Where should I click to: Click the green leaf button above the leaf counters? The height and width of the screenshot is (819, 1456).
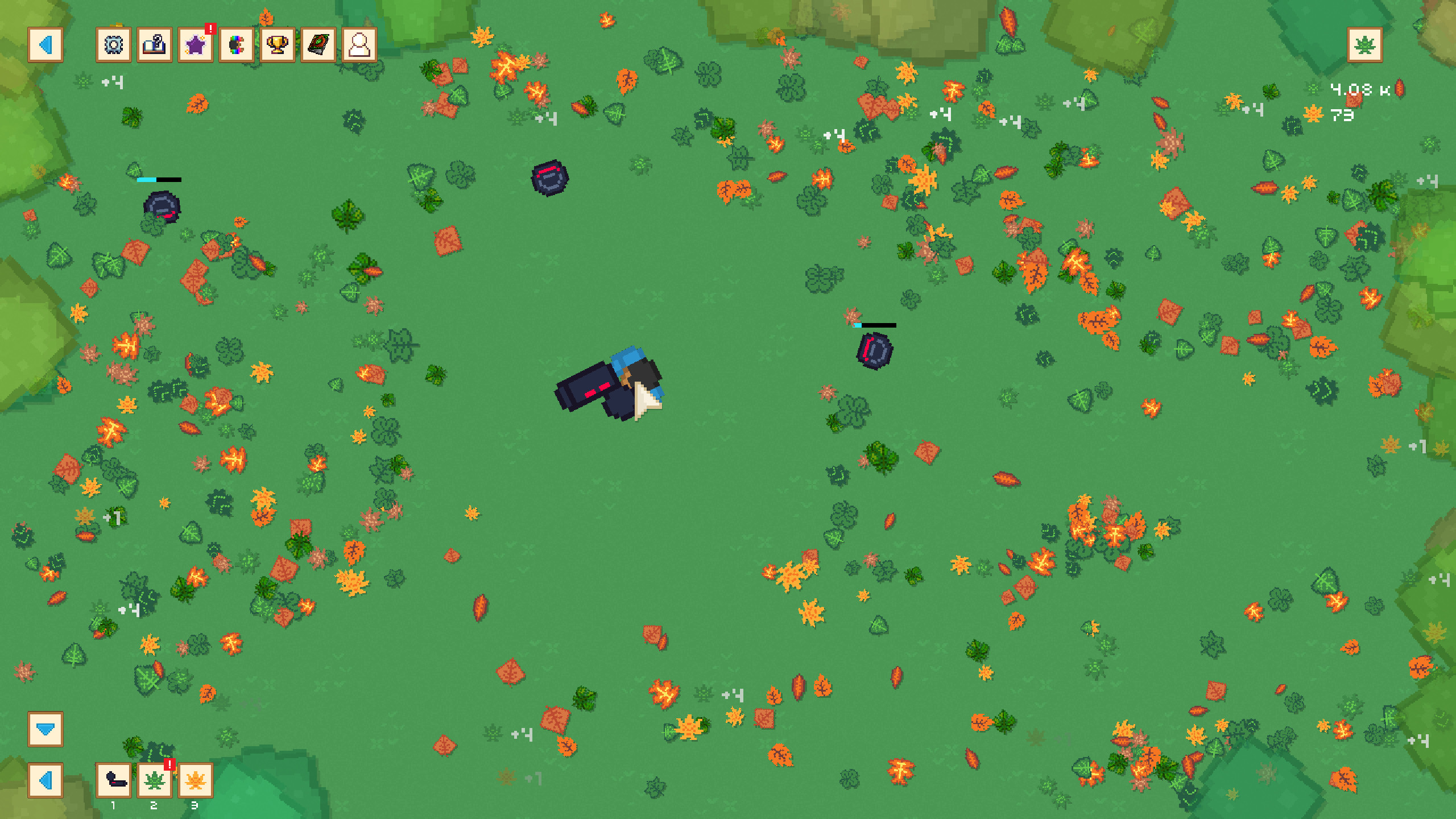[1364, 45]
